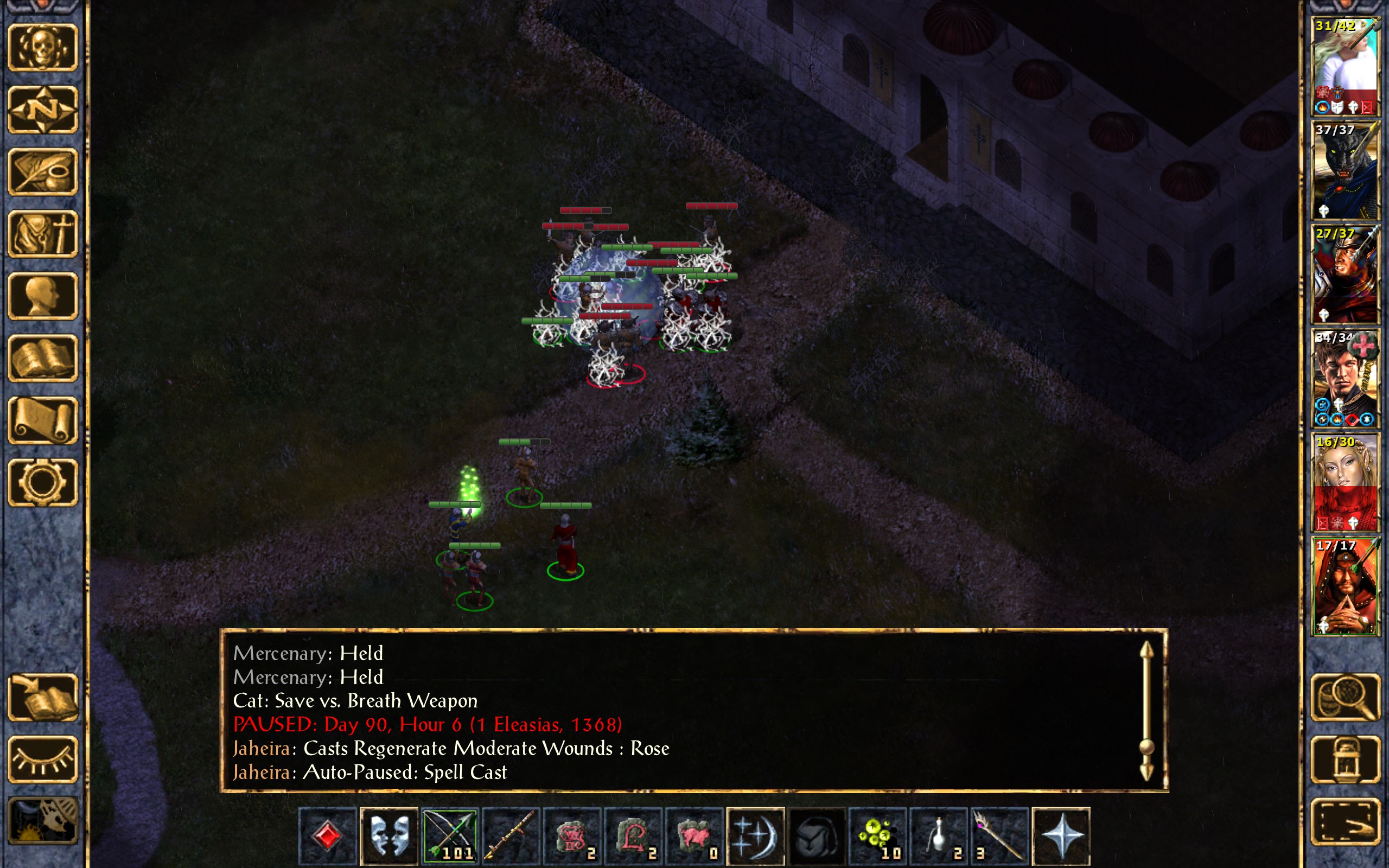Screen dimensions: 1389x868
Task: Hide the interface with the closed-eye button
Action: point(42,759)
